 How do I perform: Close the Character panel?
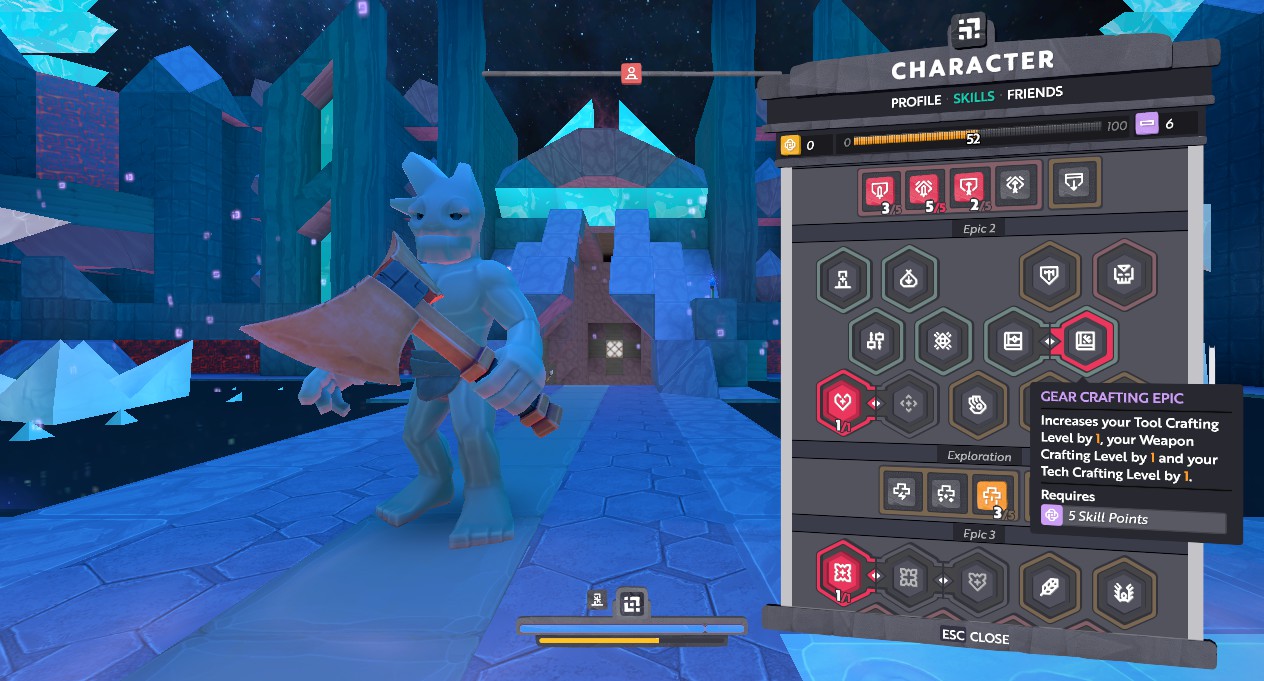[976, 637]
